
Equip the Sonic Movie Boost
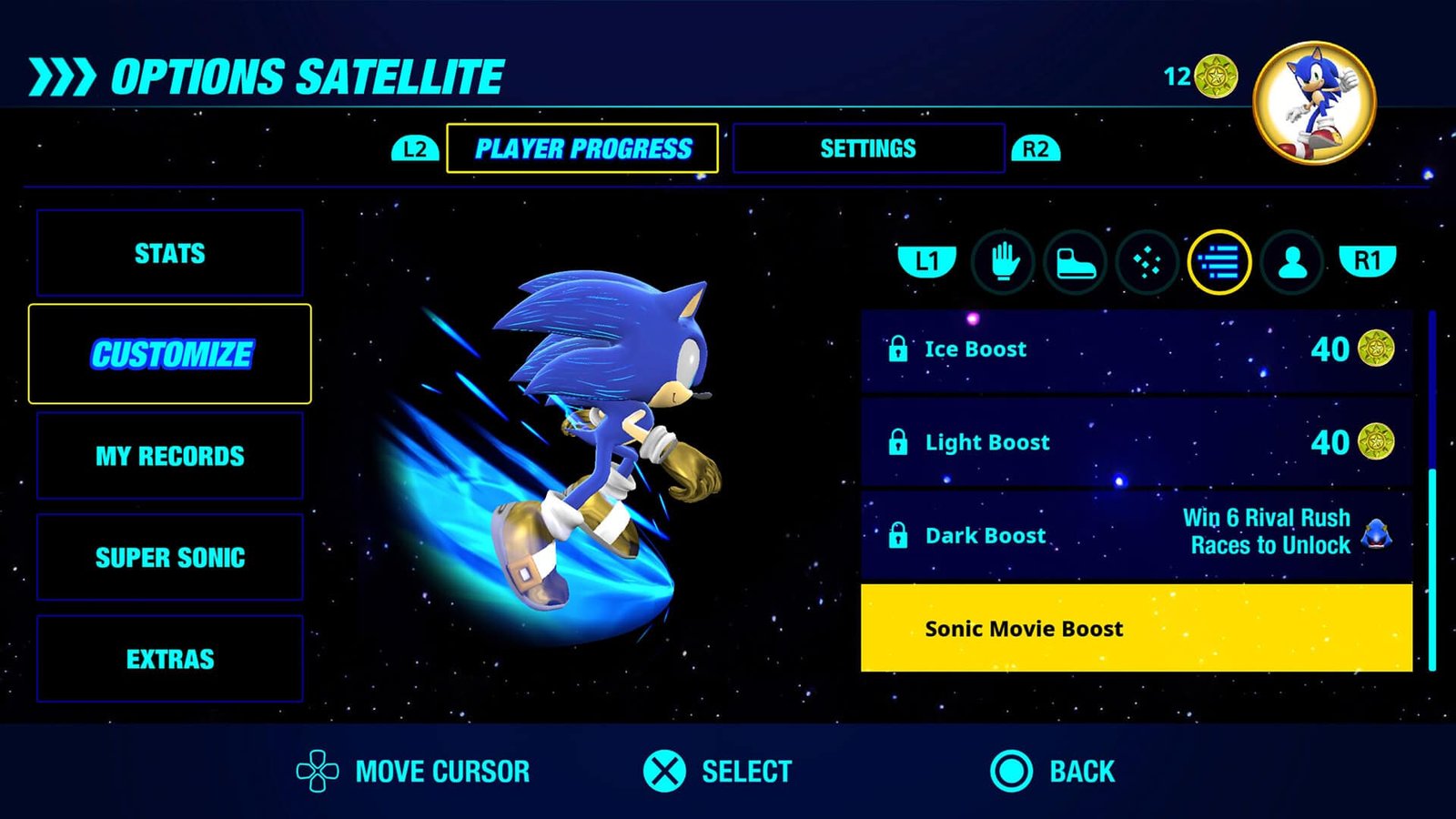coord(1136,628)
